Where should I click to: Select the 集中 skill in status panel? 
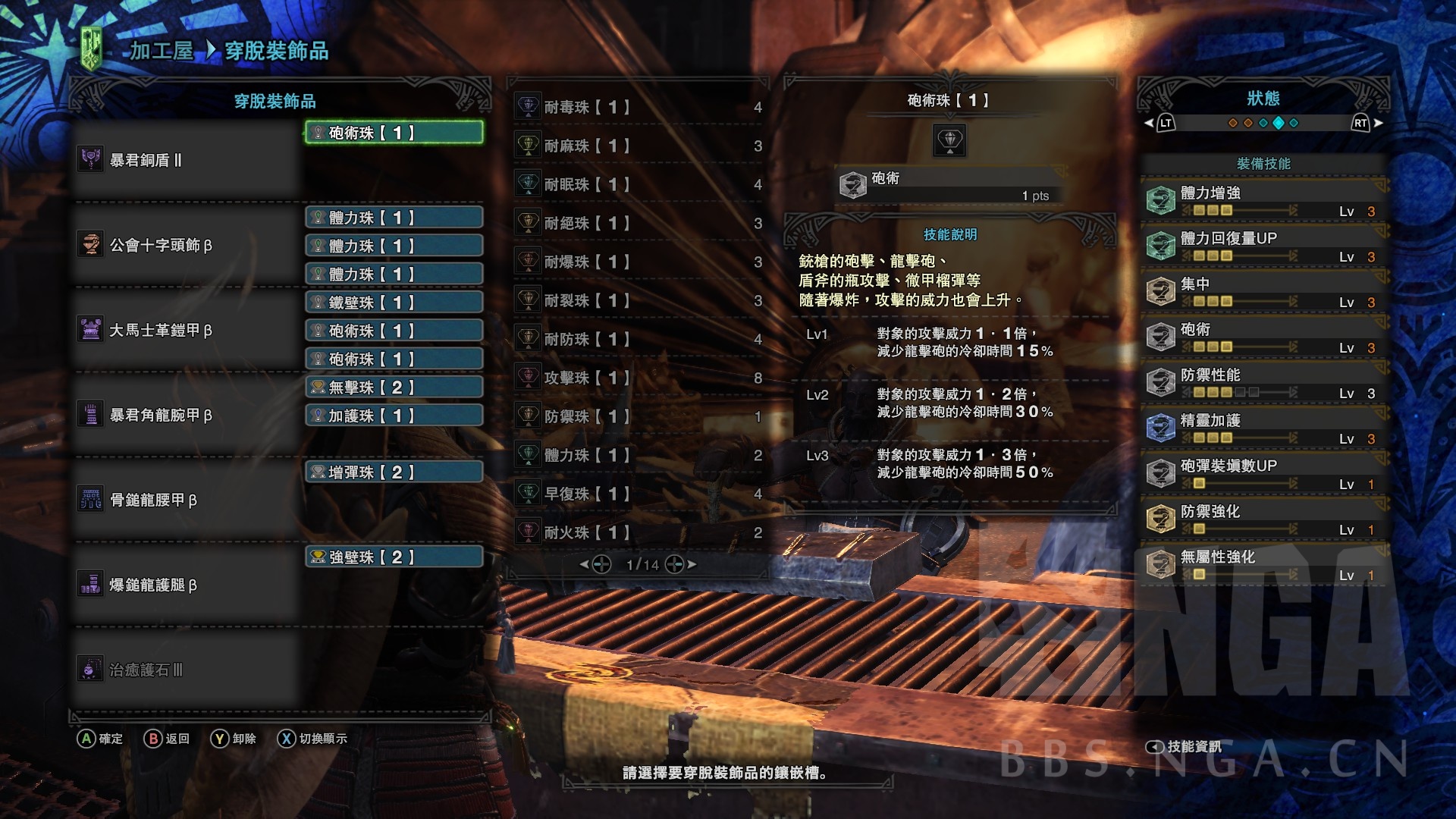pos(1263,291)
